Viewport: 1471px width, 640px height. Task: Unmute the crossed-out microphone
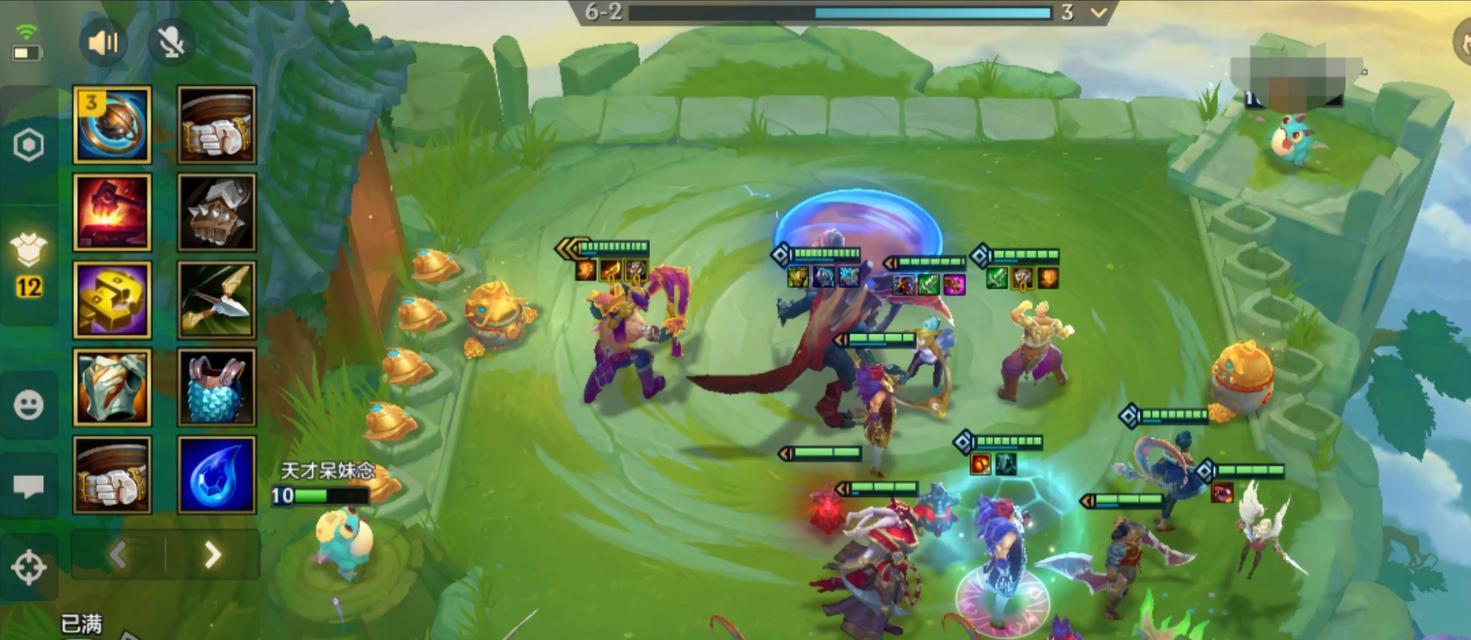pos(171,42)
